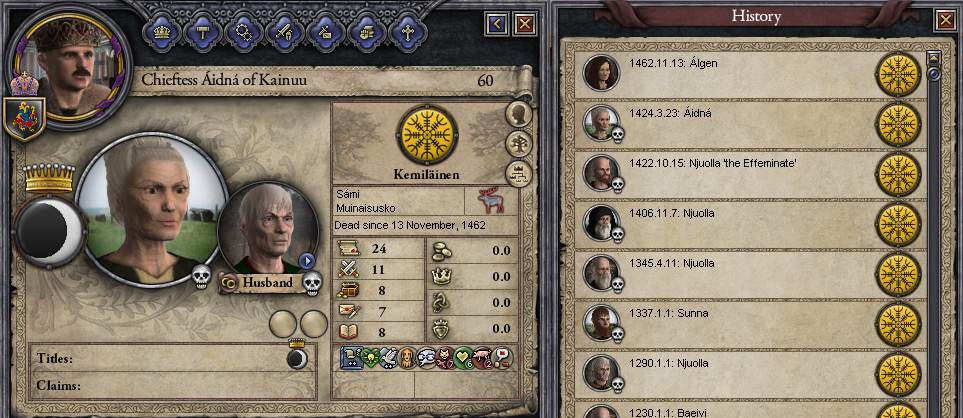The width and height of the screenshot is (963, 418).
Task: Open the sword military toolbar button
Action: (x=282, y=31)
